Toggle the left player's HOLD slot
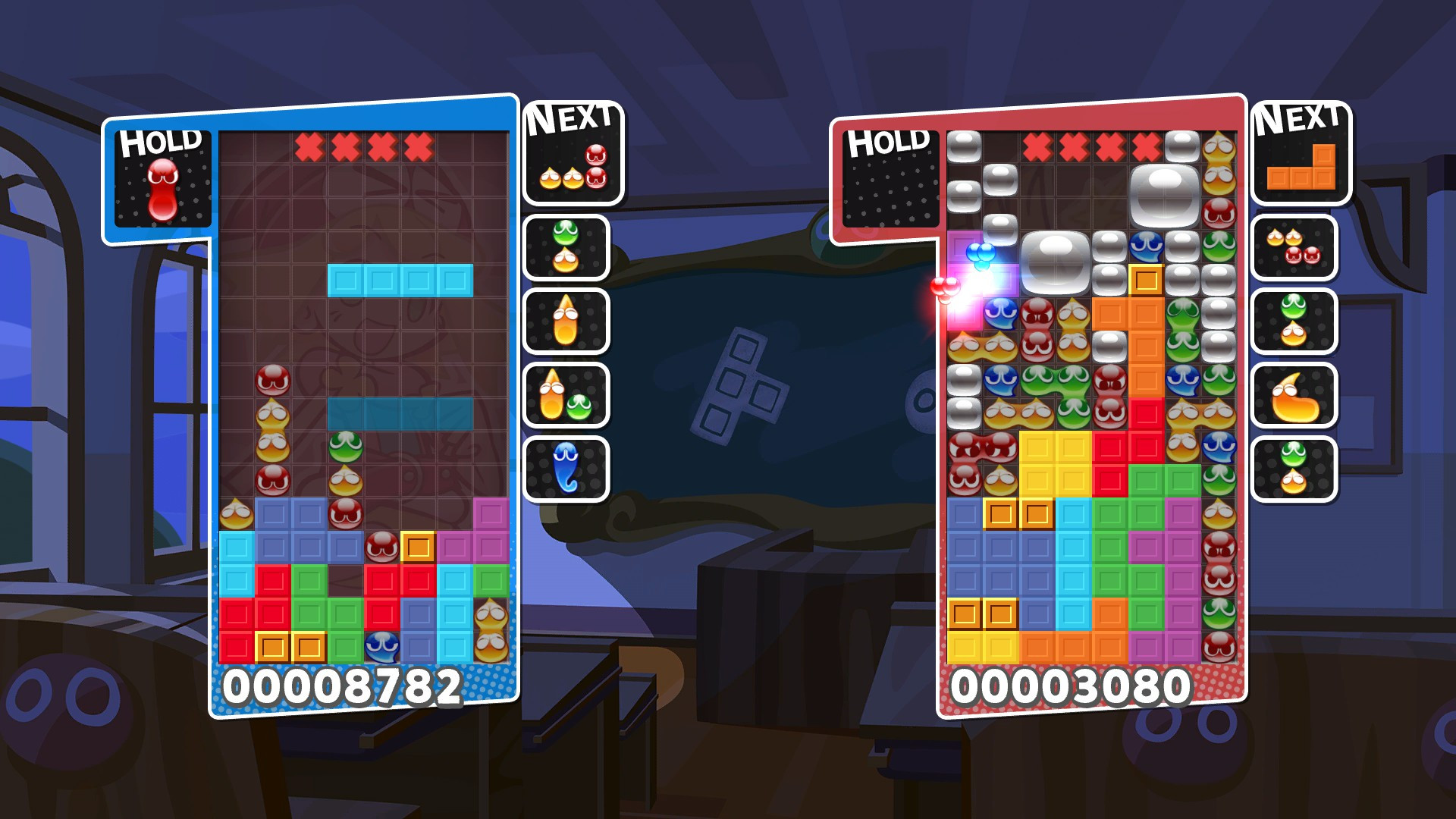The image size is (1456, 819). [x=163, y=178]
